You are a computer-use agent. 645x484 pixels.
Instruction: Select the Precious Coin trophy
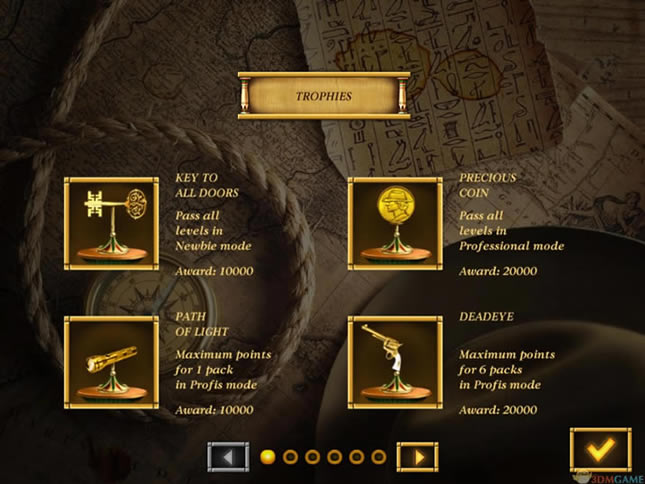coord(394,224)
